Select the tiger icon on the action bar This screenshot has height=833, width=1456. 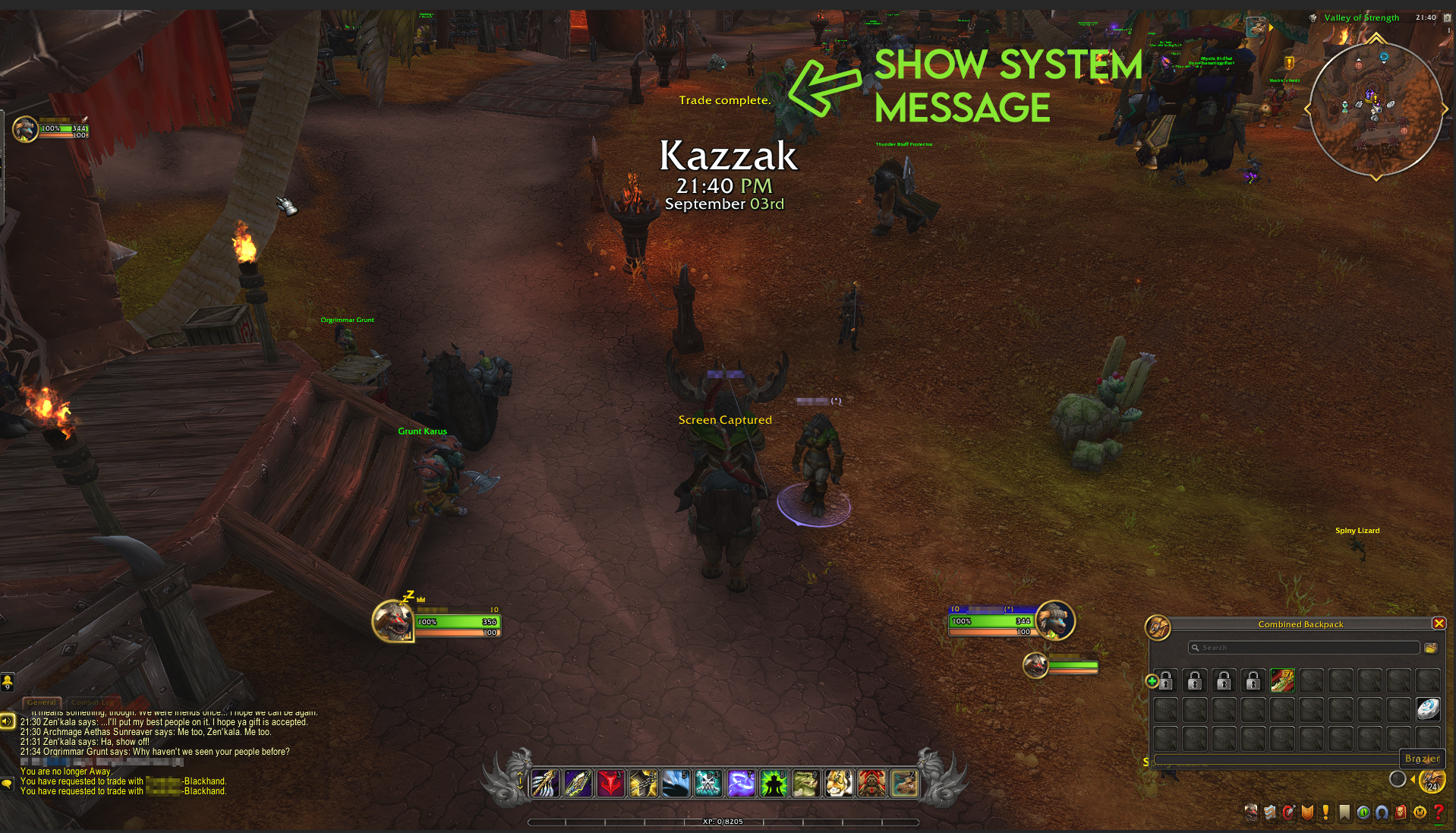(839, 784)
